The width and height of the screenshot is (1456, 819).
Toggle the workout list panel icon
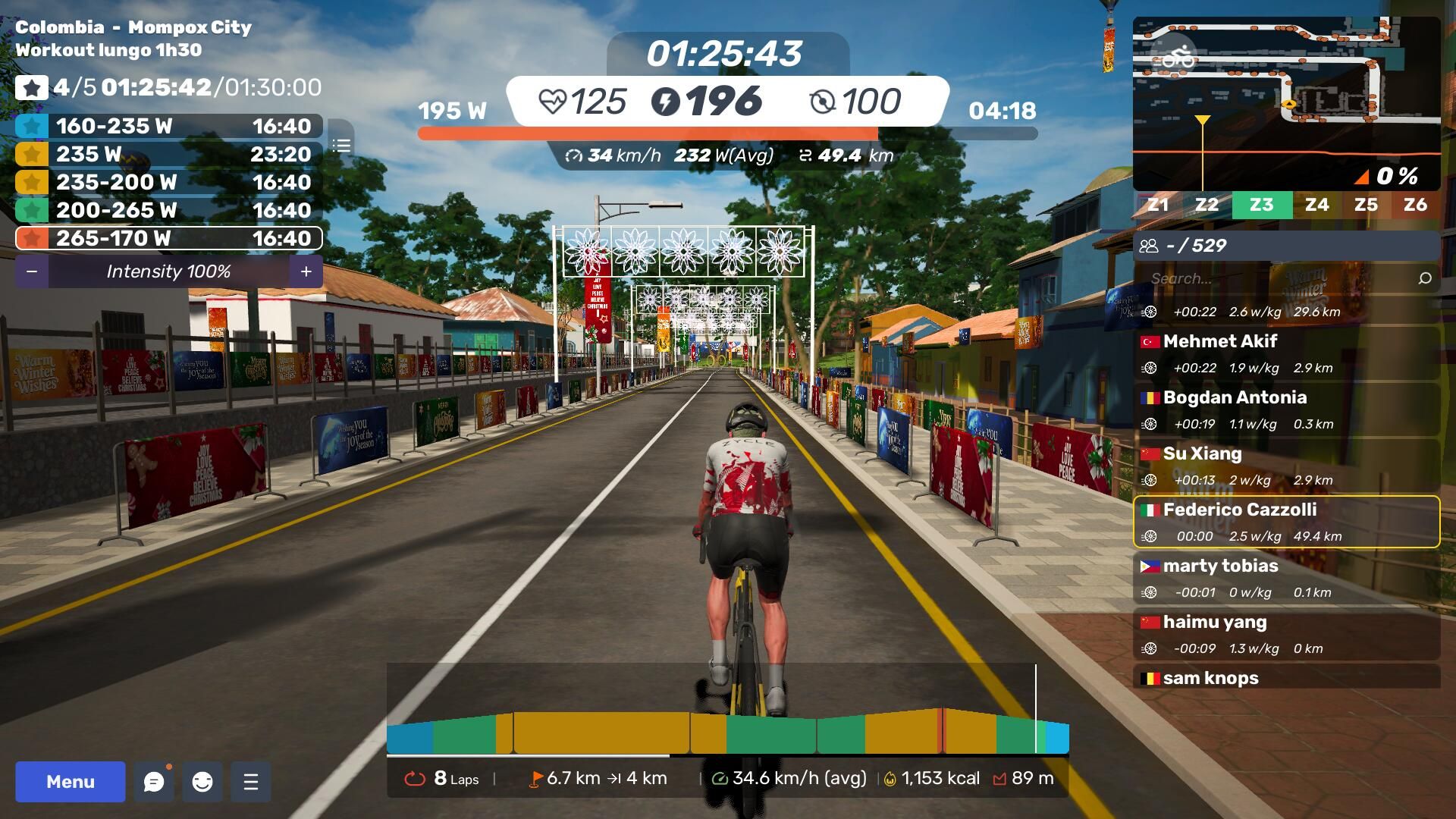[x=341, y=146]
